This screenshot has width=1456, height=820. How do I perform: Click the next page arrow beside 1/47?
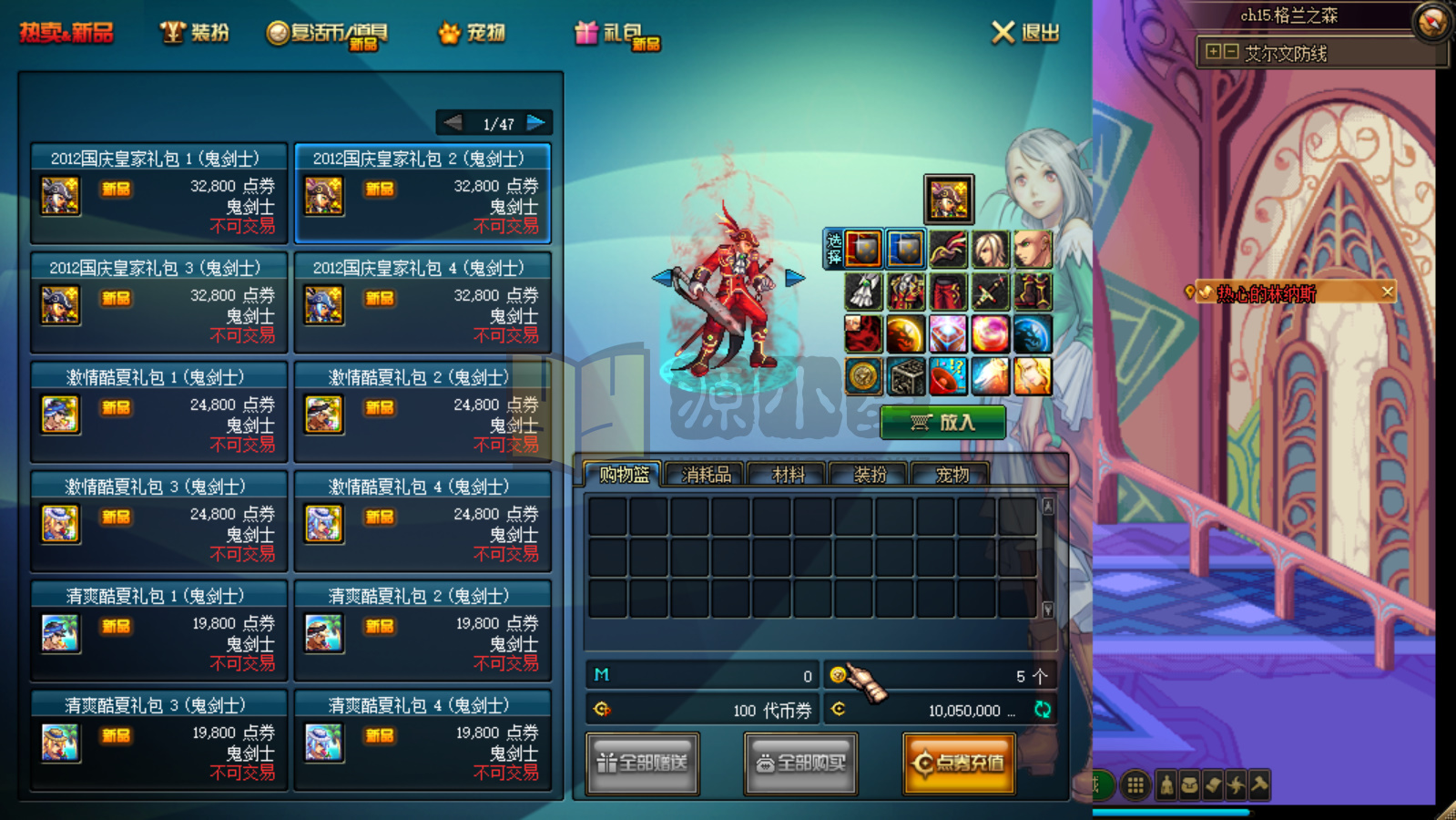535,121
